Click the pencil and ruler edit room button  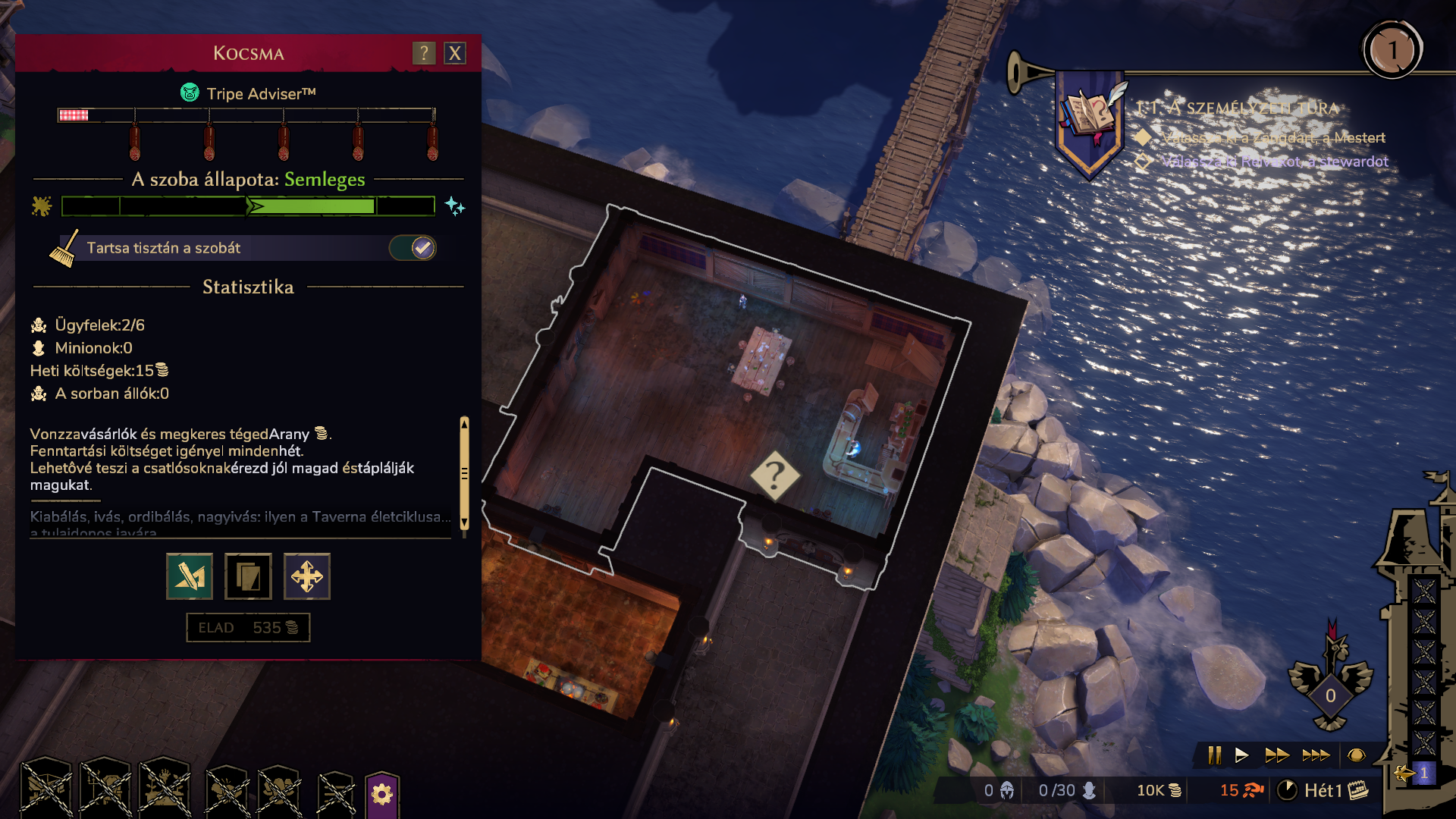(190, 577)
